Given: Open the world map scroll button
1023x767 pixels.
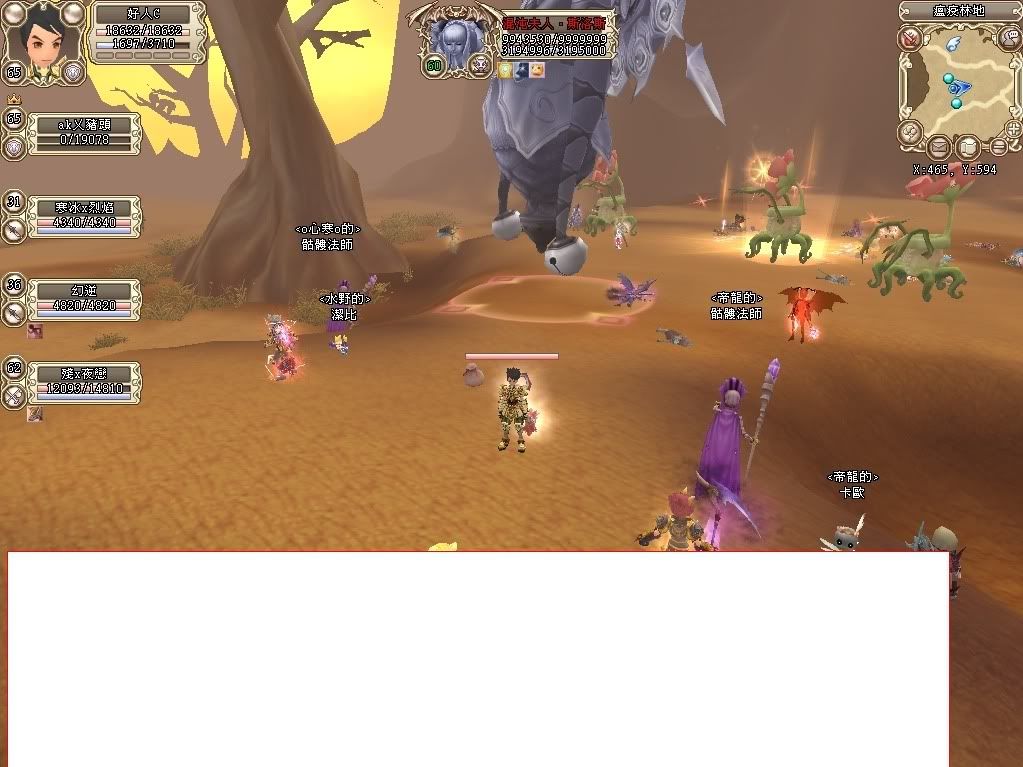Looking at the screenshot, I should point(968,148).
